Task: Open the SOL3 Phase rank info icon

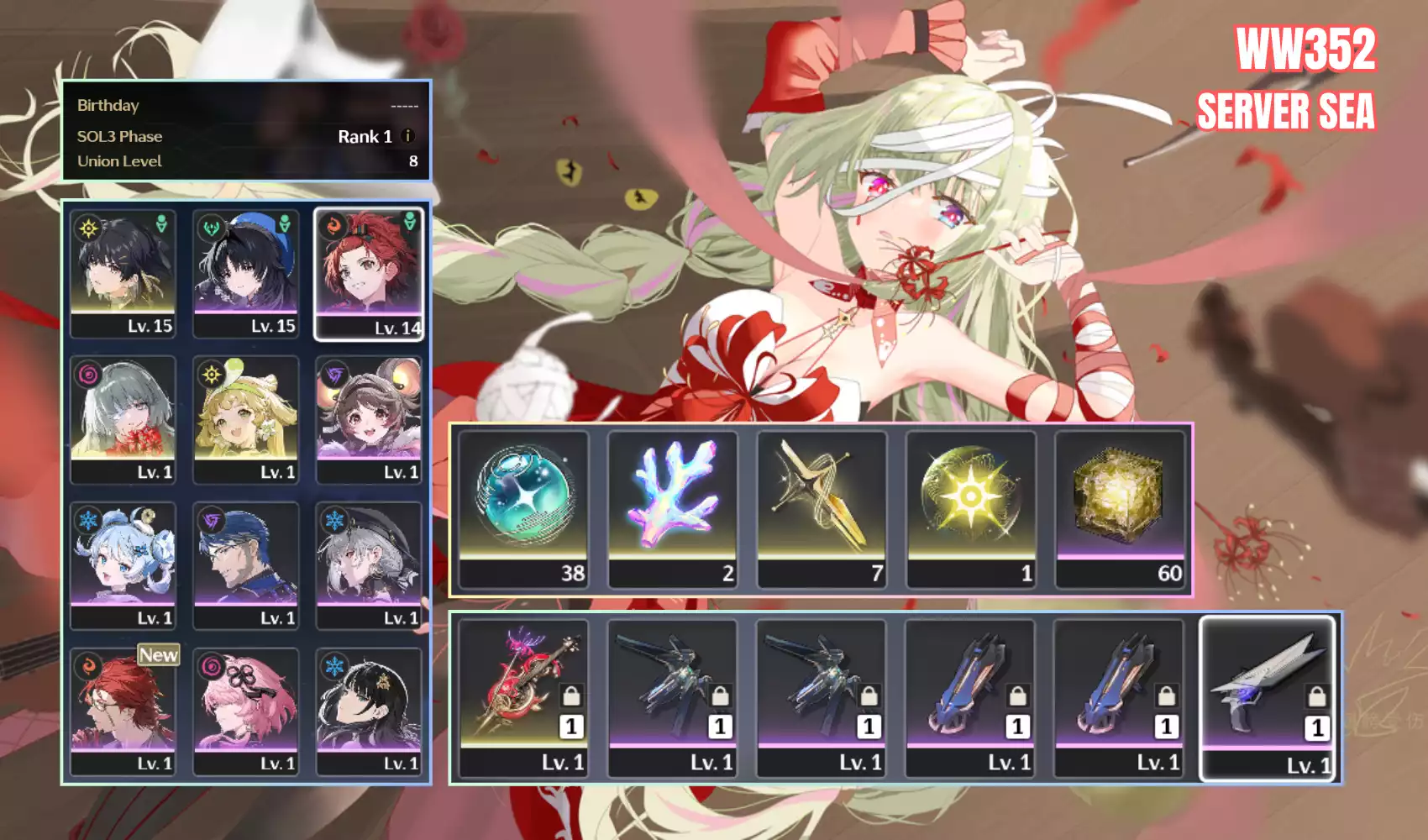Action: click(x=408, y=136)
